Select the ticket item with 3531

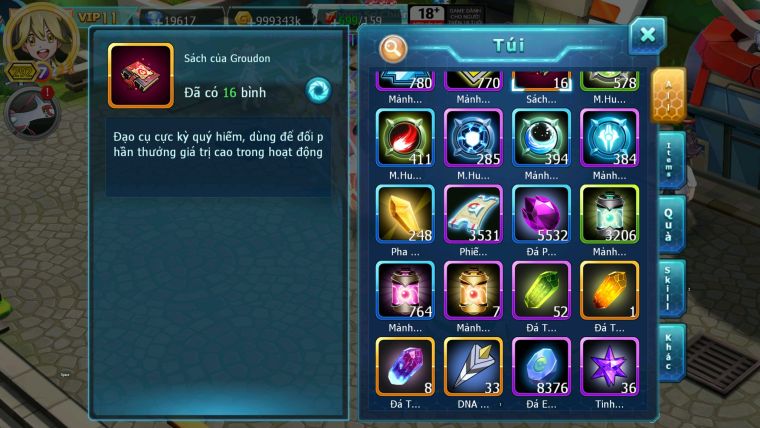473,213
